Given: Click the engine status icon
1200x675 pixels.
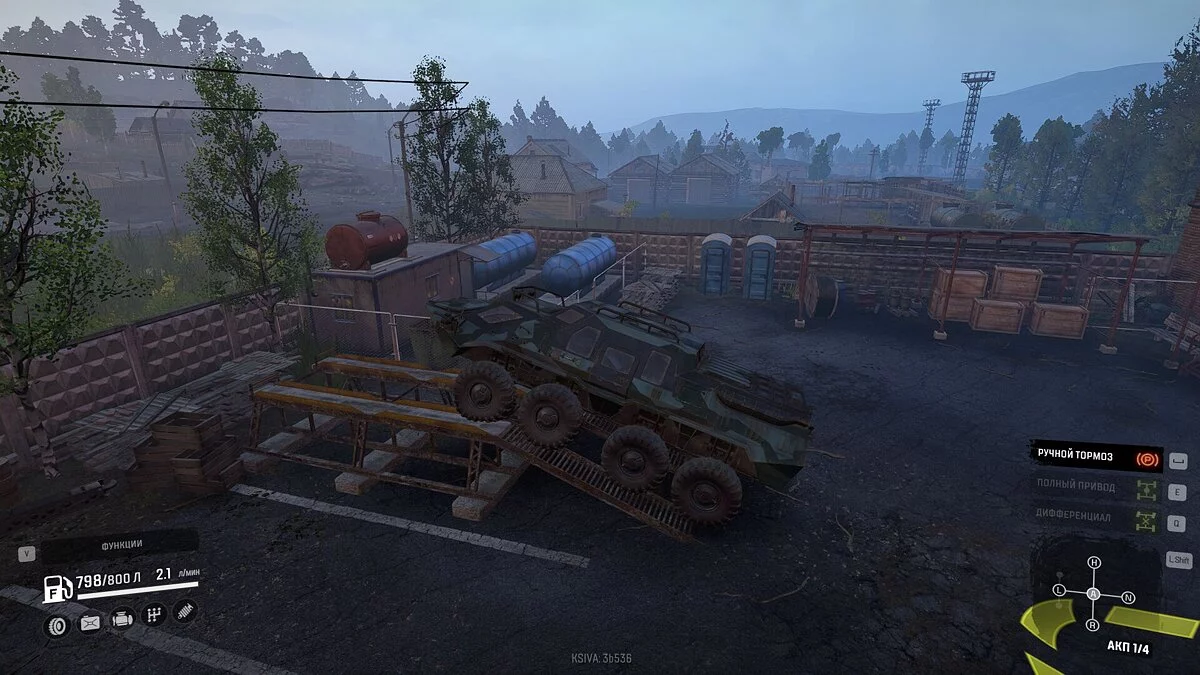Looking at the screenshot, I should click(x=122, y=620).
